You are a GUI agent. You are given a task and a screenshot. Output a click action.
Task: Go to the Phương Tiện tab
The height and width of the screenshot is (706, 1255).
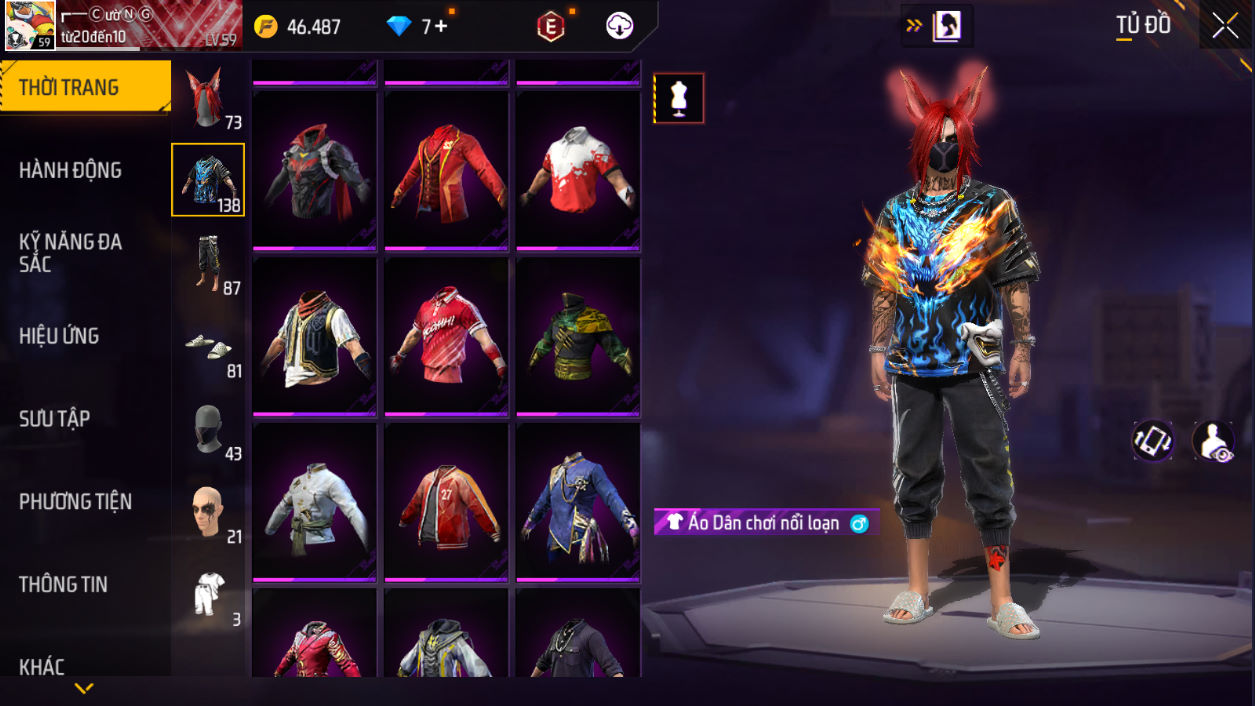75,501
